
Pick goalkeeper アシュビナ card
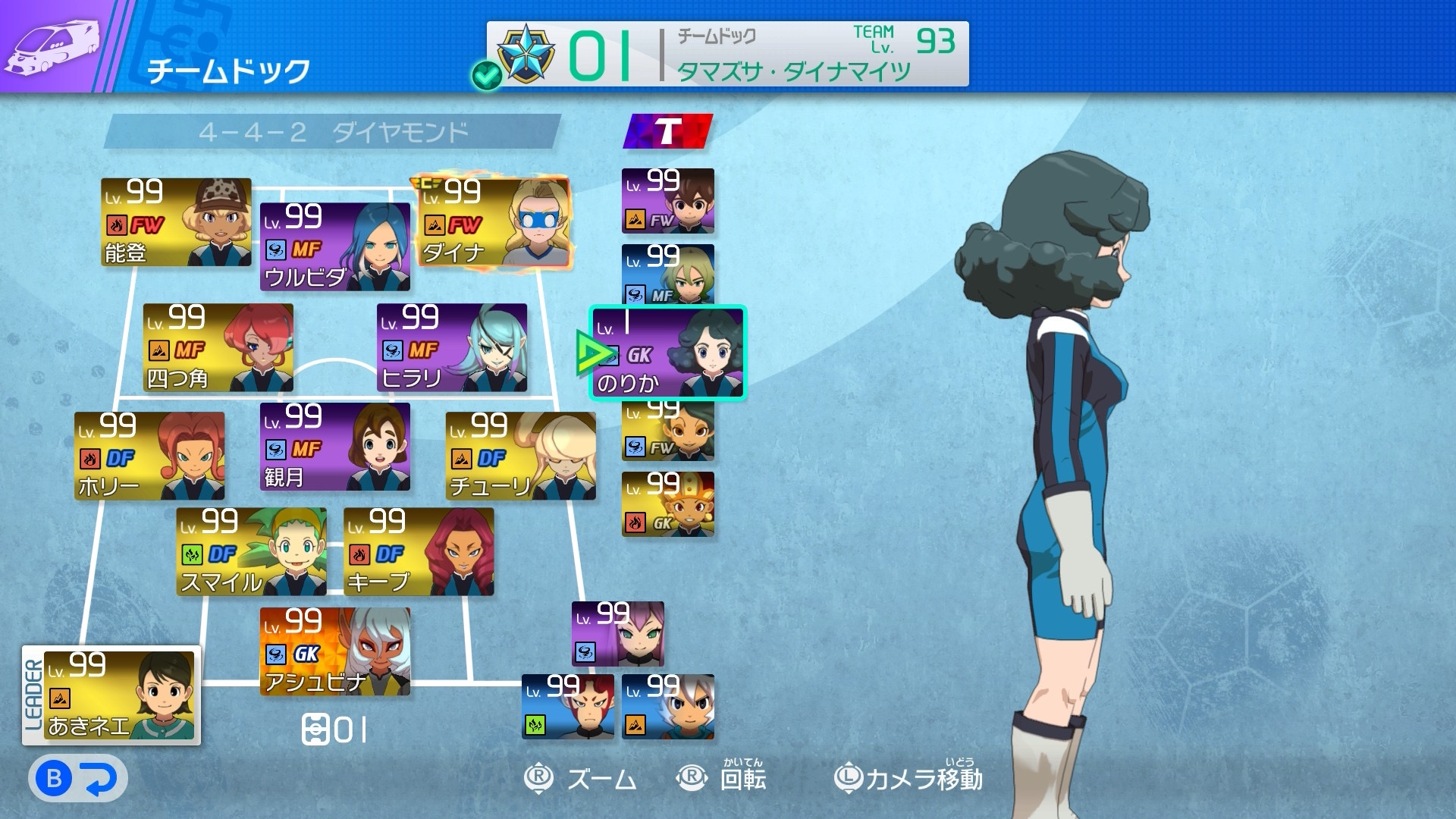(x=334, y=651)
